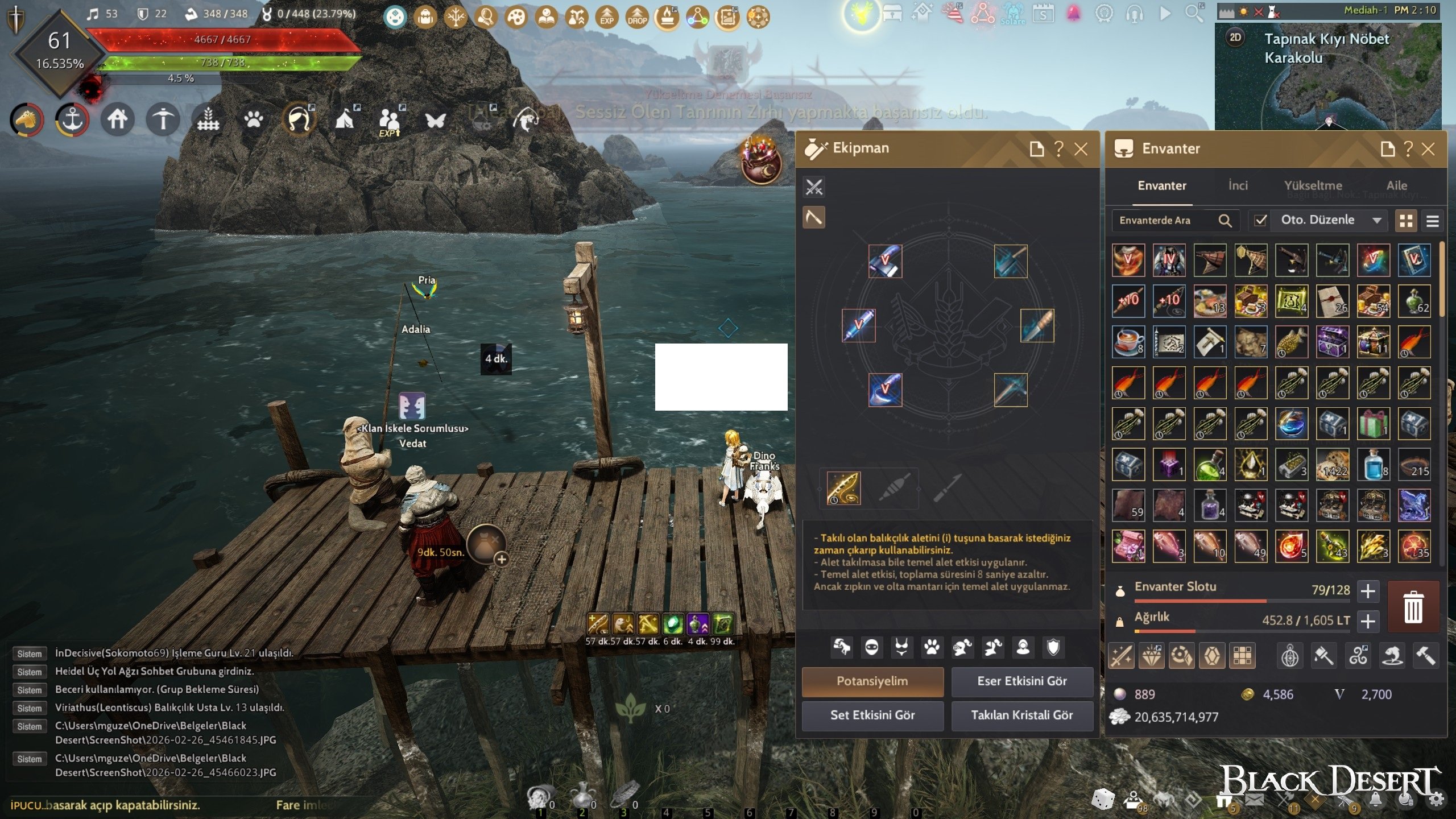Expand Envanter Slotu with plus button
This screenshot has height=819, width=1456.
(1368, 591)
